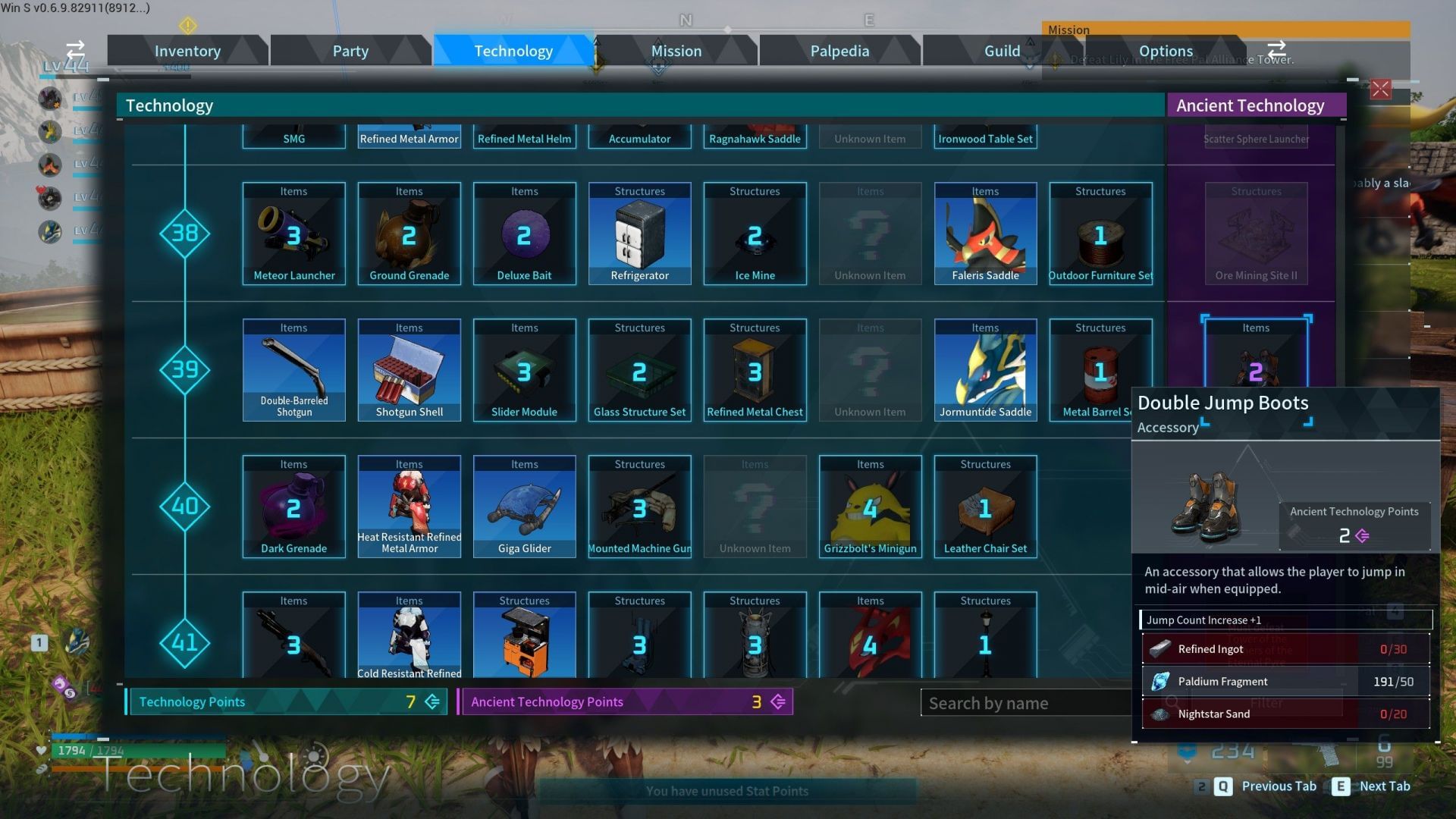
Task: Switch to the Guild tab
Action: 1001,50
